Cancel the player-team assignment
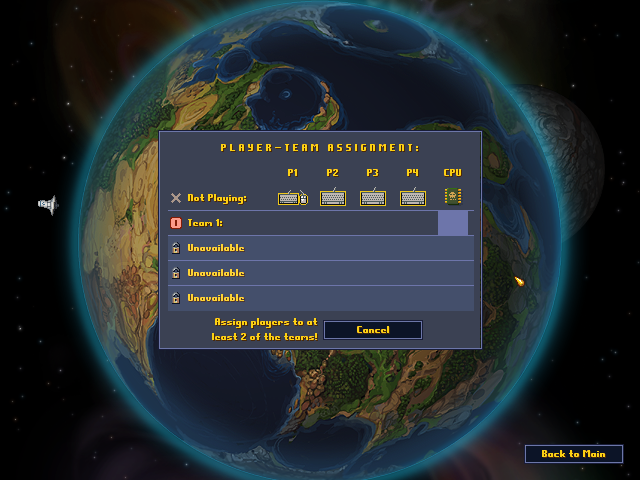The width and height of the screenshot is (640, 480). click(x=372, y=330)
